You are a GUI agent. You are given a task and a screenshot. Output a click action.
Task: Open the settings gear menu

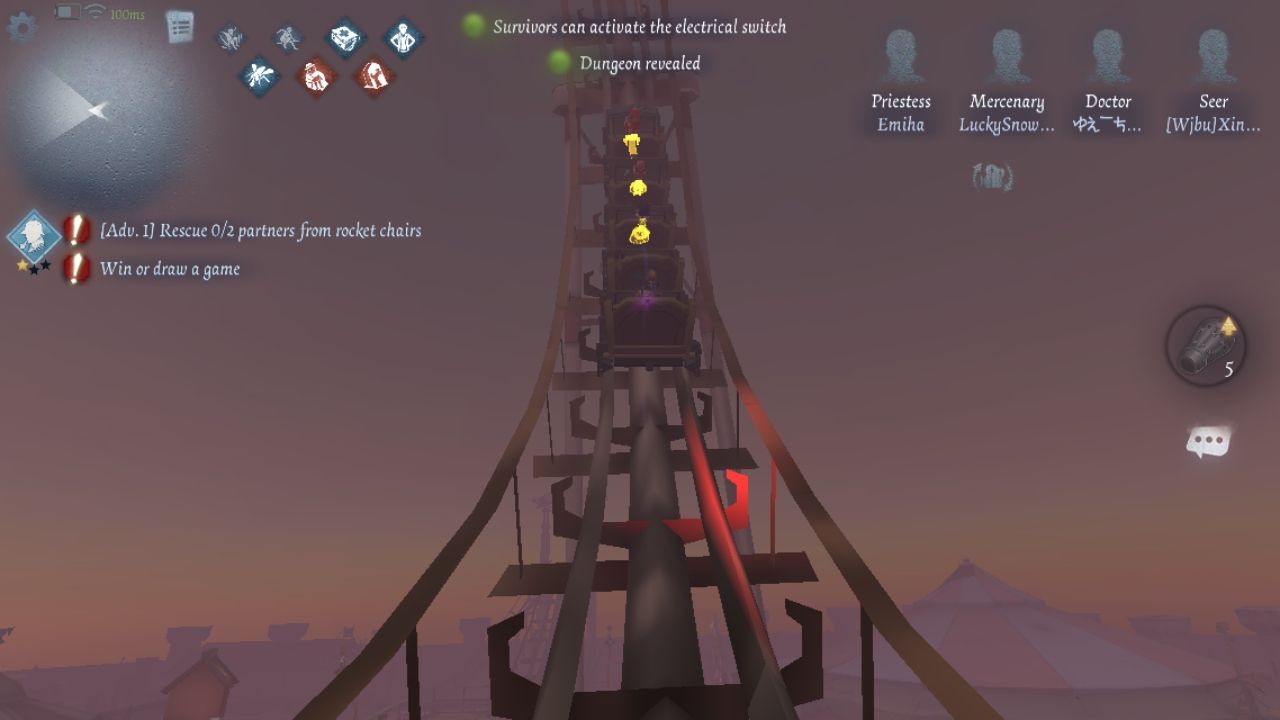[x=22, y=27]
